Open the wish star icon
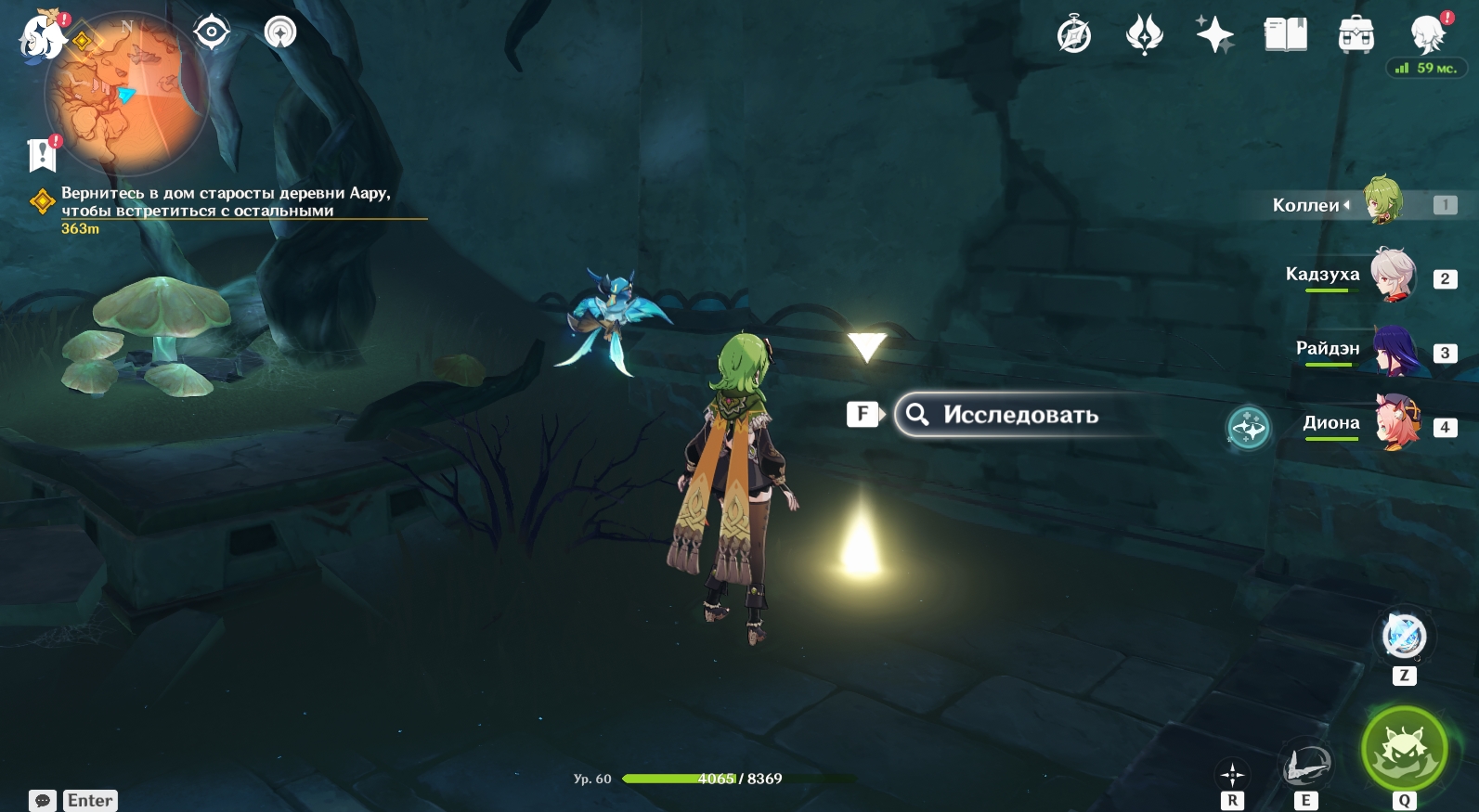Viewport: 1479px width, 812px height. 1214,36
